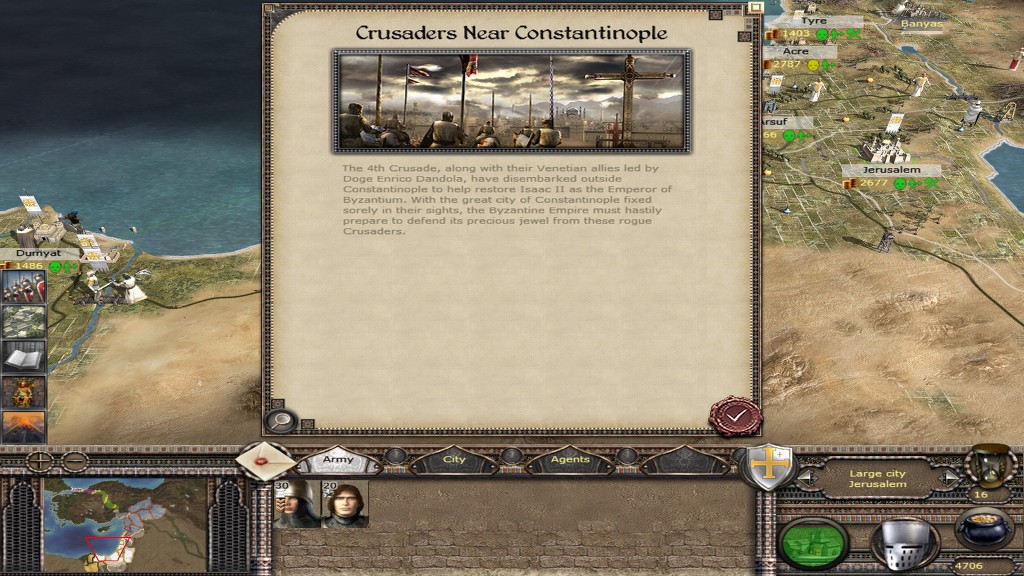The width and height of the screenshot is (1024, 576).
Task: Open the green construction button
Action: 813,542
